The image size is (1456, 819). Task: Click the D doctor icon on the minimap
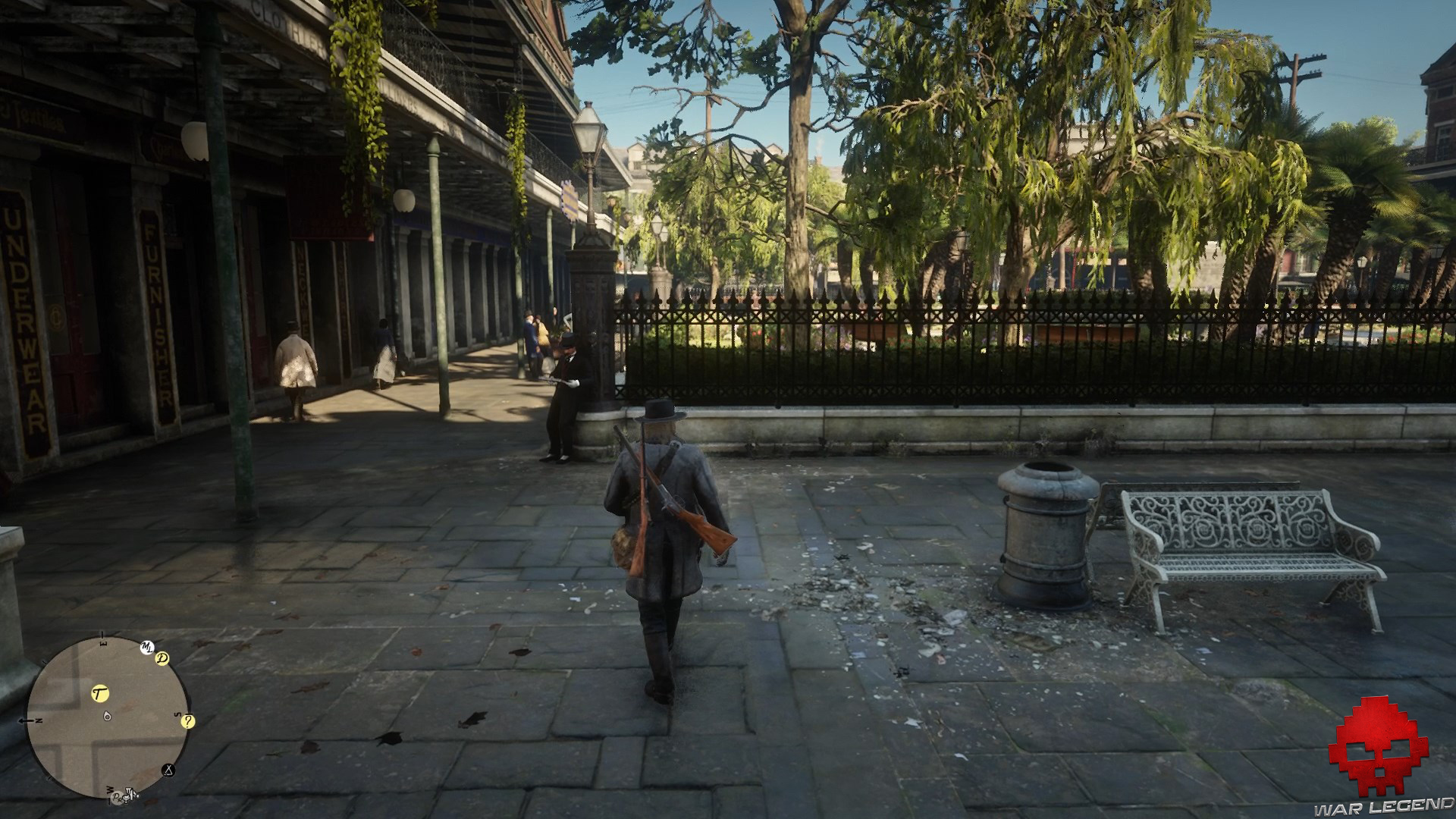click(x=162, y=658)
